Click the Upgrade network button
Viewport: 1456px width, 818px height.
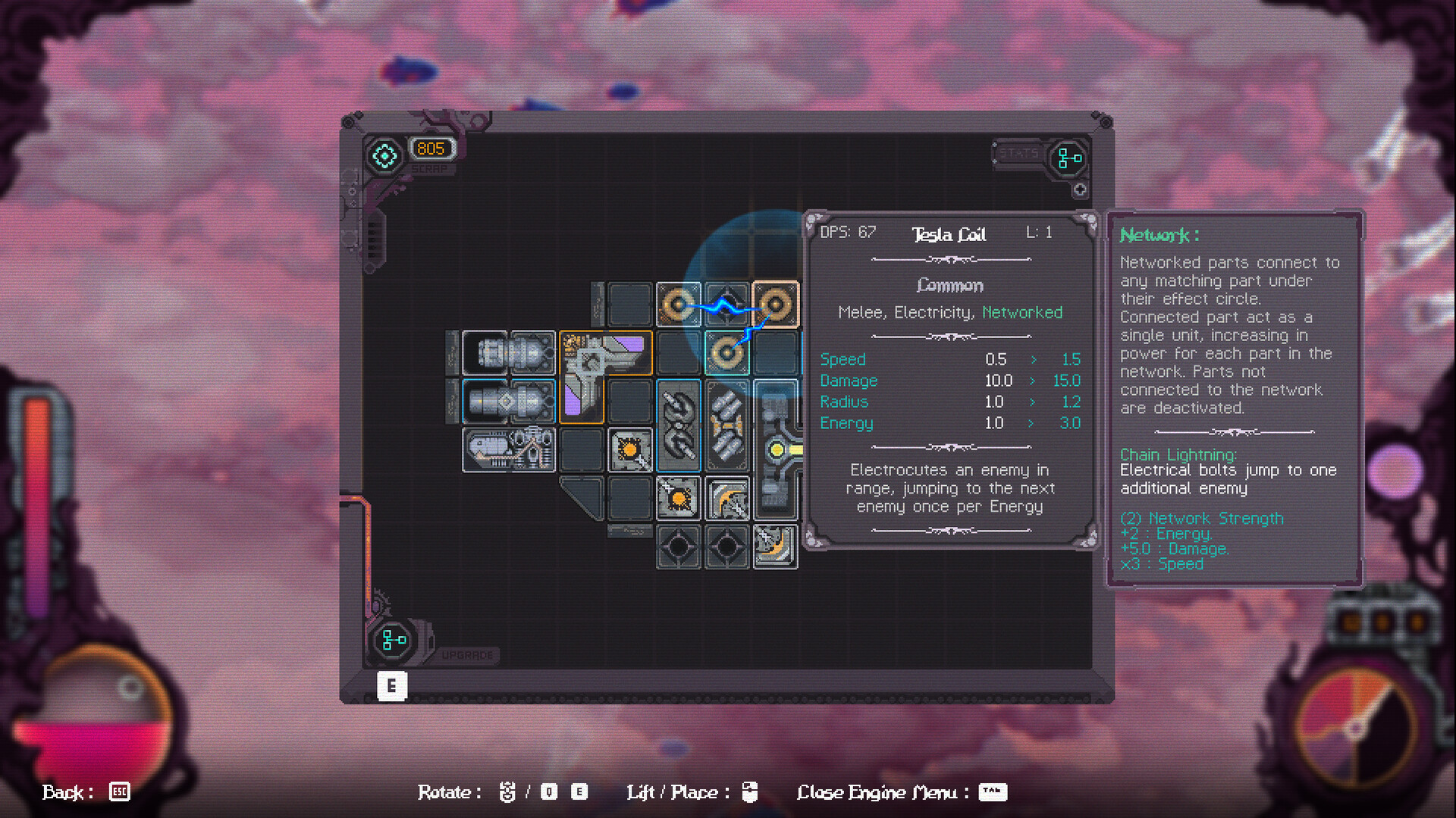[394, 641]
